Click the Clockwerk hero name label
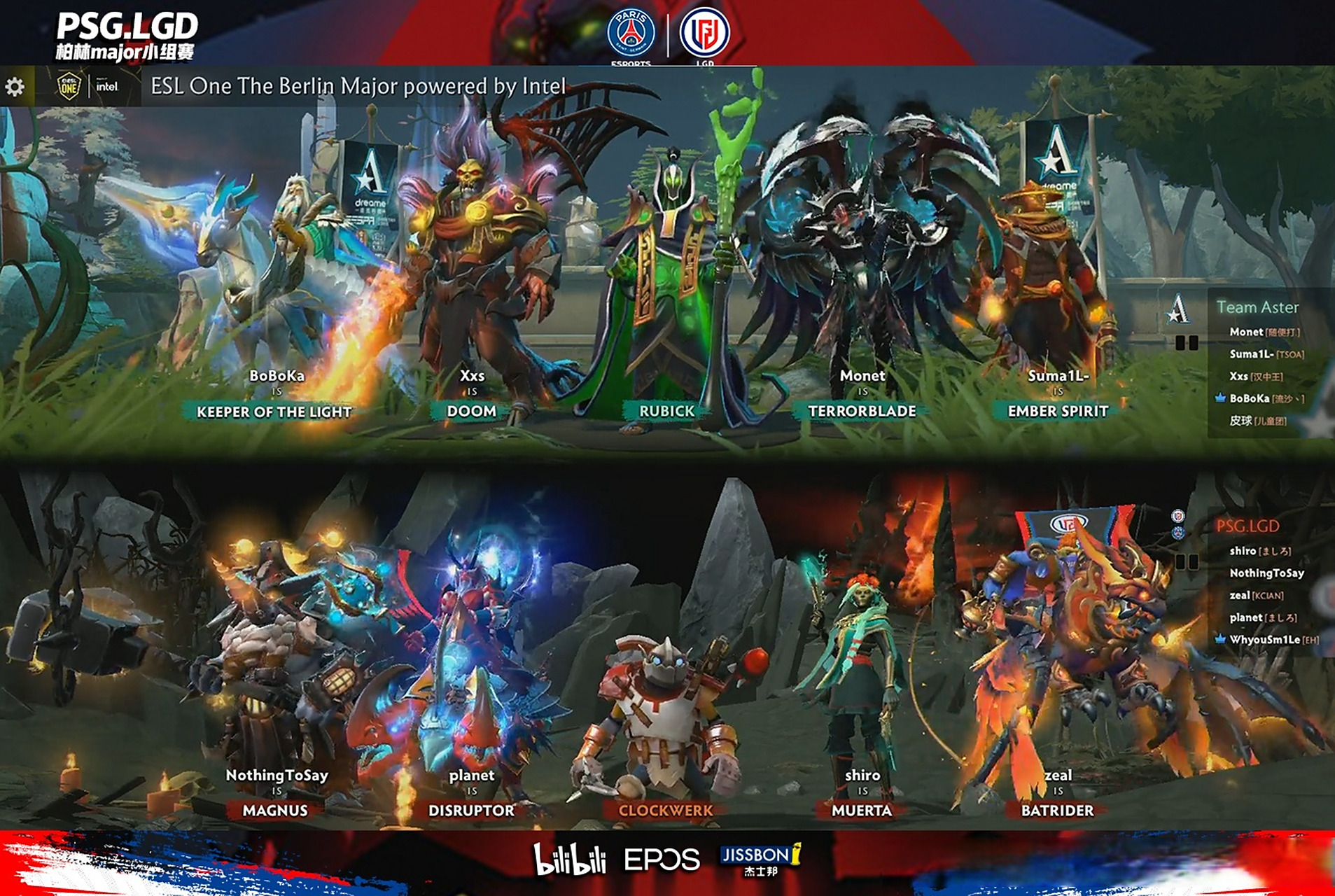Image resolution: width=1335 pixels, height=896 pixels. (665, 811)
